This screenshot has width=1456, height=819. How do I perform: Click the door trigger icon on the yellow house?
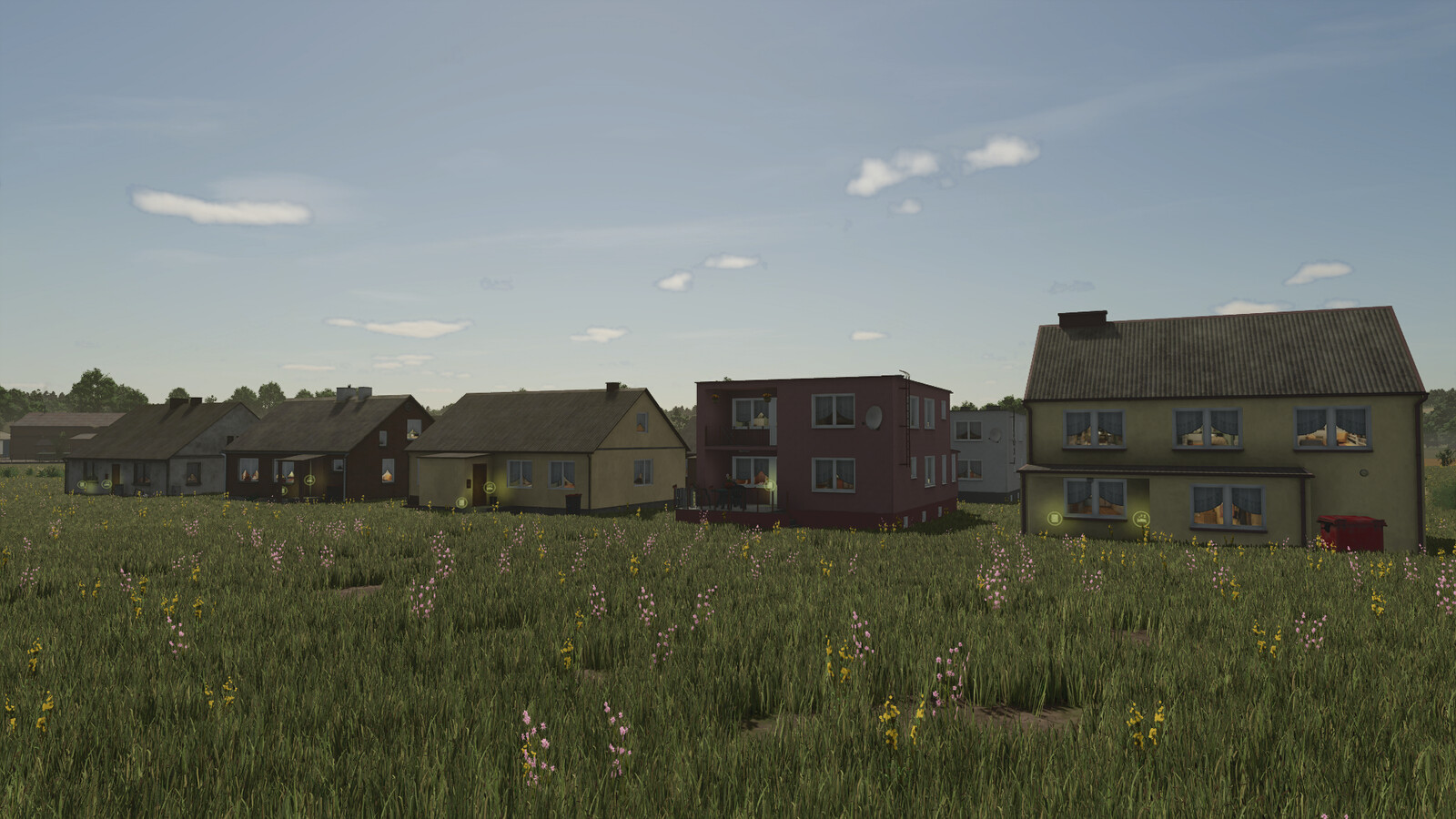coord(461,502)
